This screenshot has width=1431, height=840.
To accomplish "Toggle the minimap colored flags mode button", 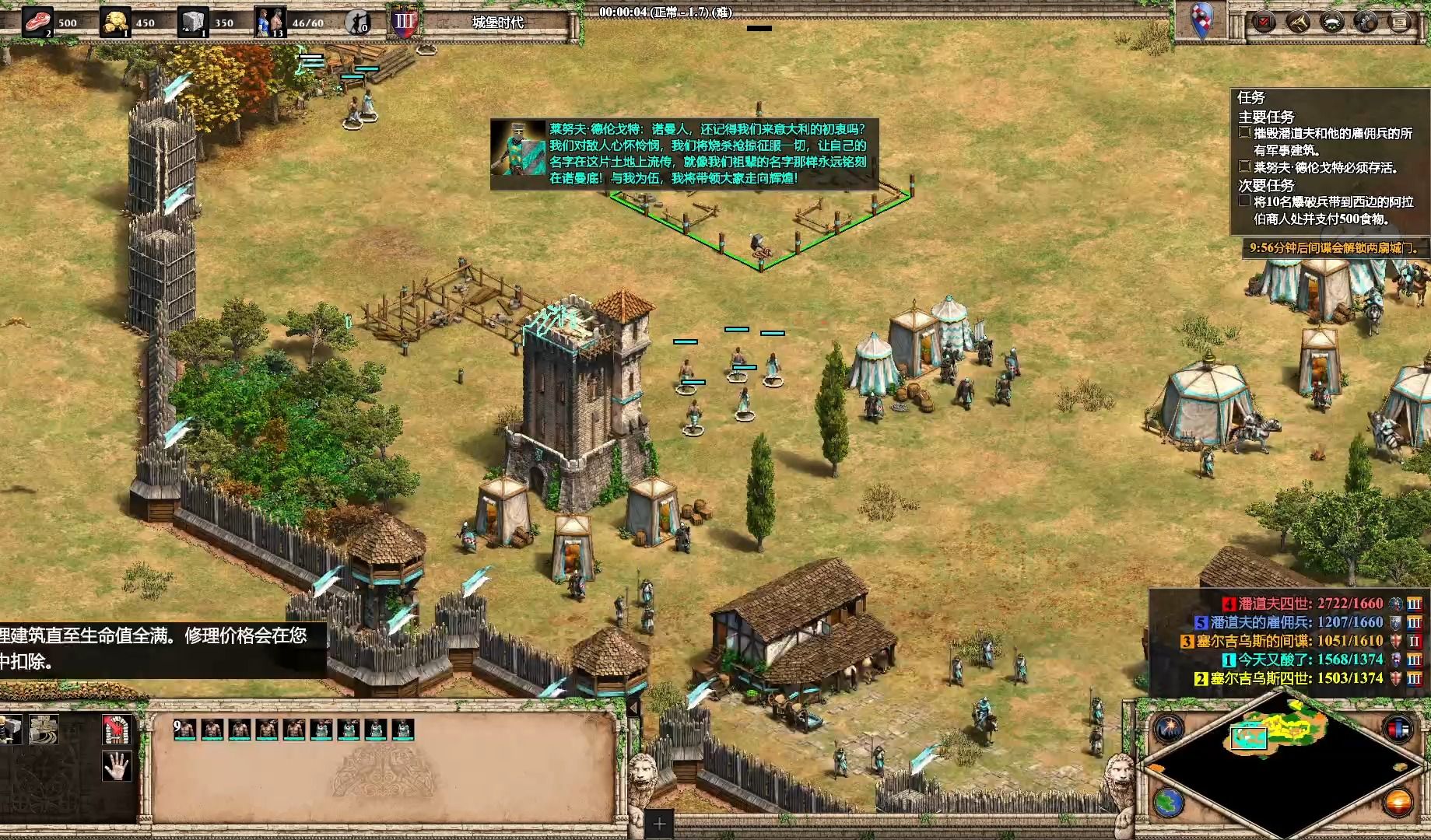I will point(1398,729).
